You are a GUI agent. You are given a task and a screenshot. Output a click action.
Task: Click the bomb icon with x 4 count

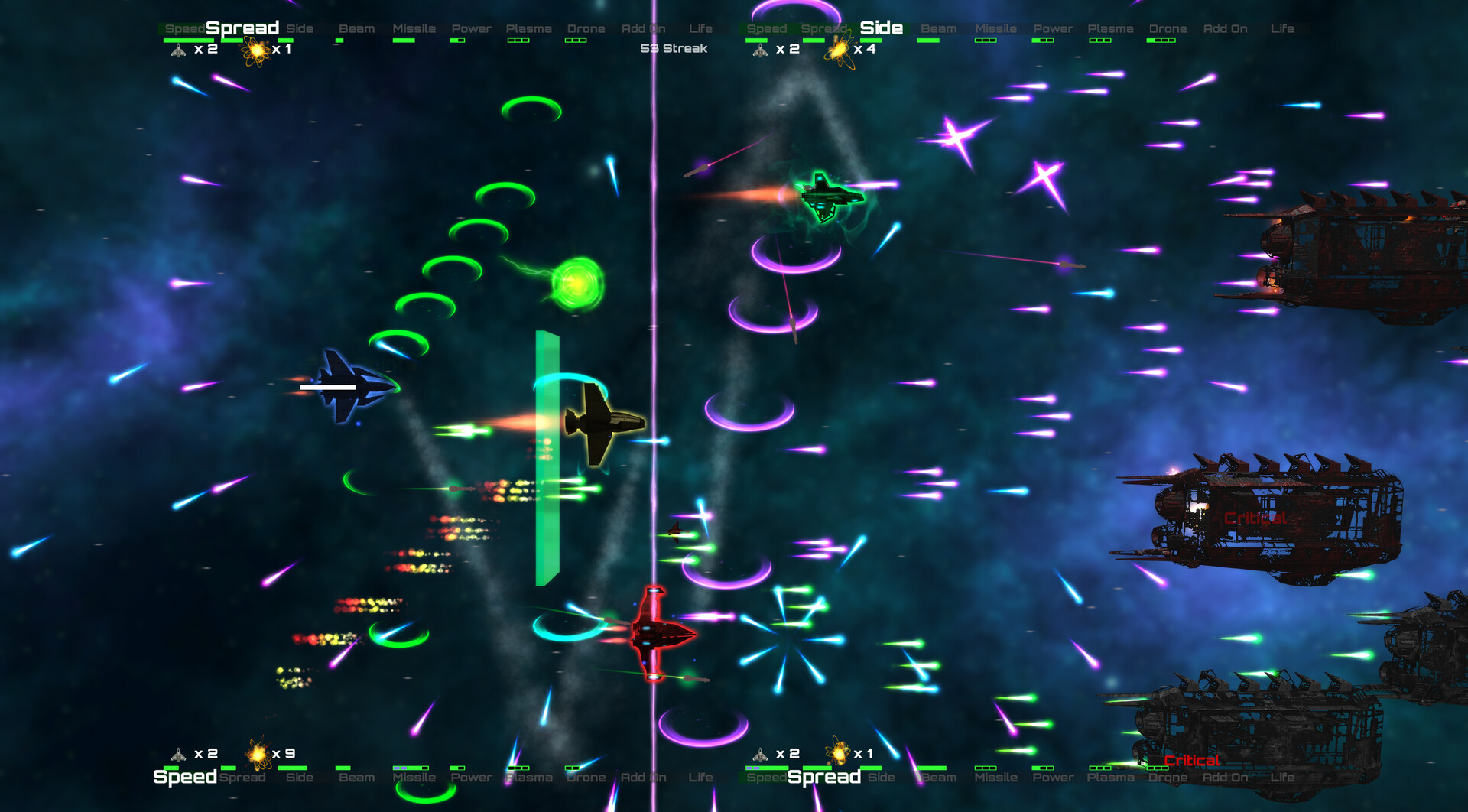[840, 51]
